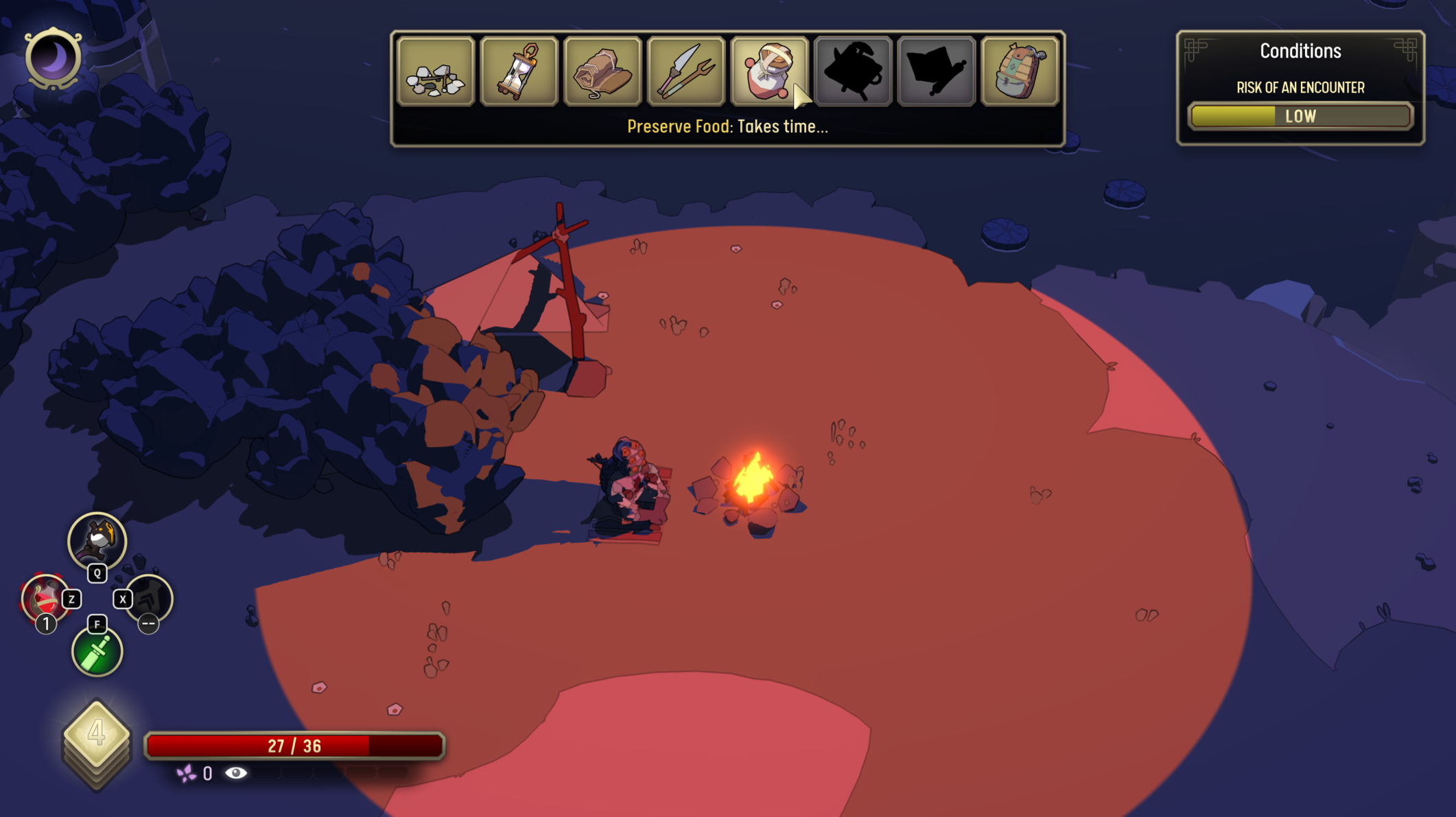The width and height of the screenshot is (1456, 817).
Task: Click the purple butterfly currency icon
Action: point(186,774)
